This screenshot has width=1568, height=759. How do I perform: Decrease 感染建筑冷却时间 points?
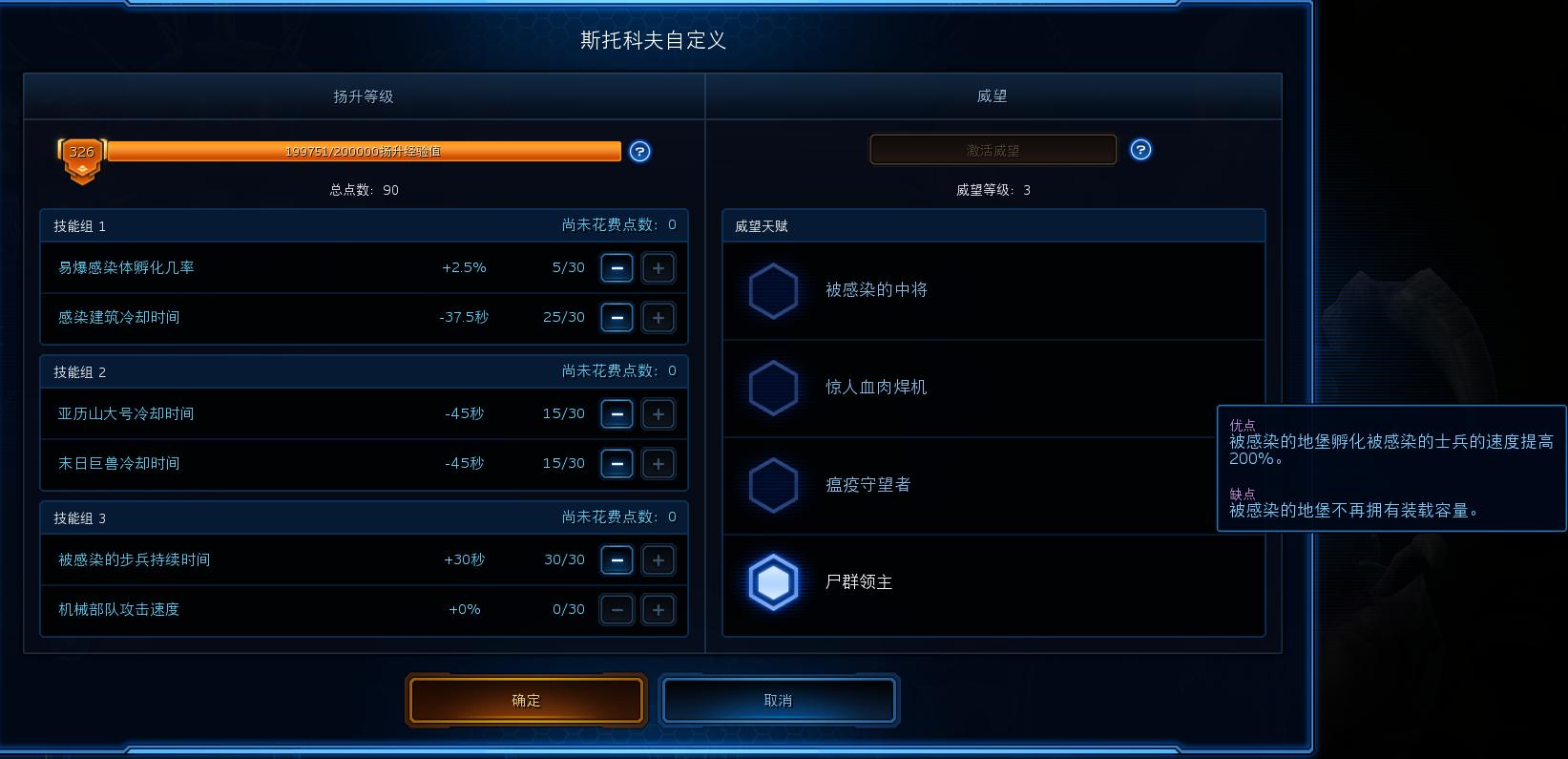pyautogui.click(x=617, y=317)
